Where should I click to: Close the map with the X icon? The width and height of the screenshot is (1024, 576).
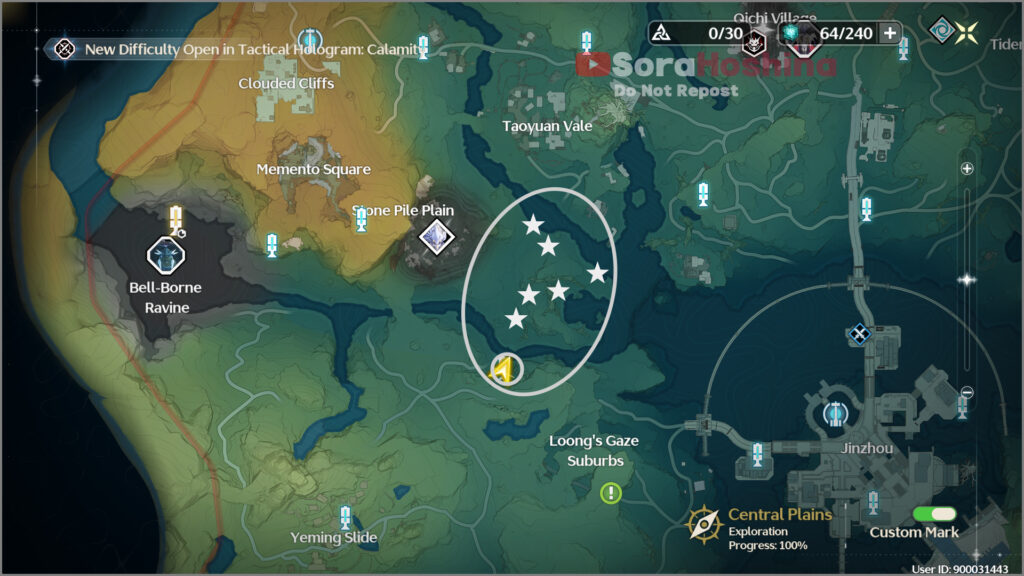click(x=966, y=31)
